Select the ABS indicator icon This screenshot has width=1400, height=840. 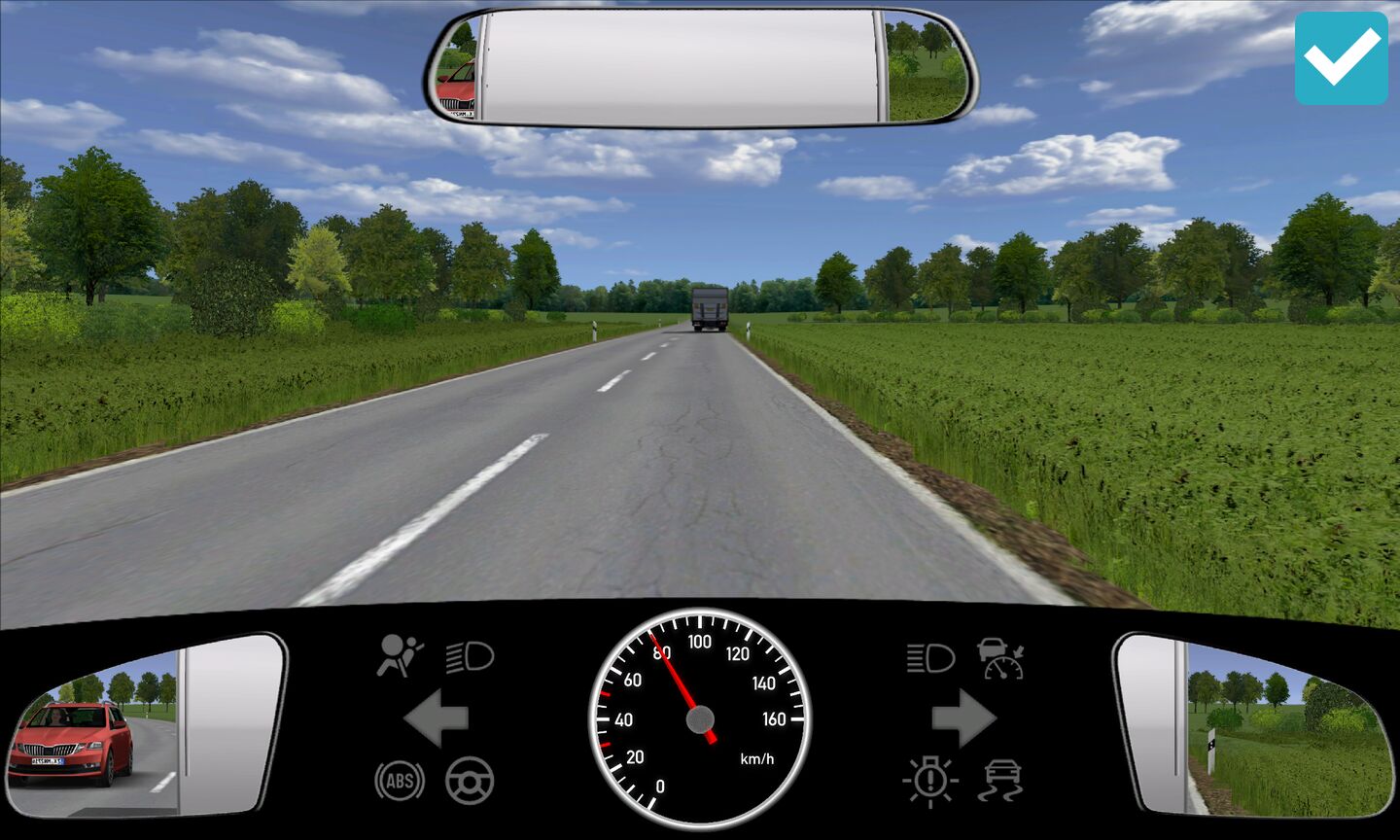pos(400,780)
